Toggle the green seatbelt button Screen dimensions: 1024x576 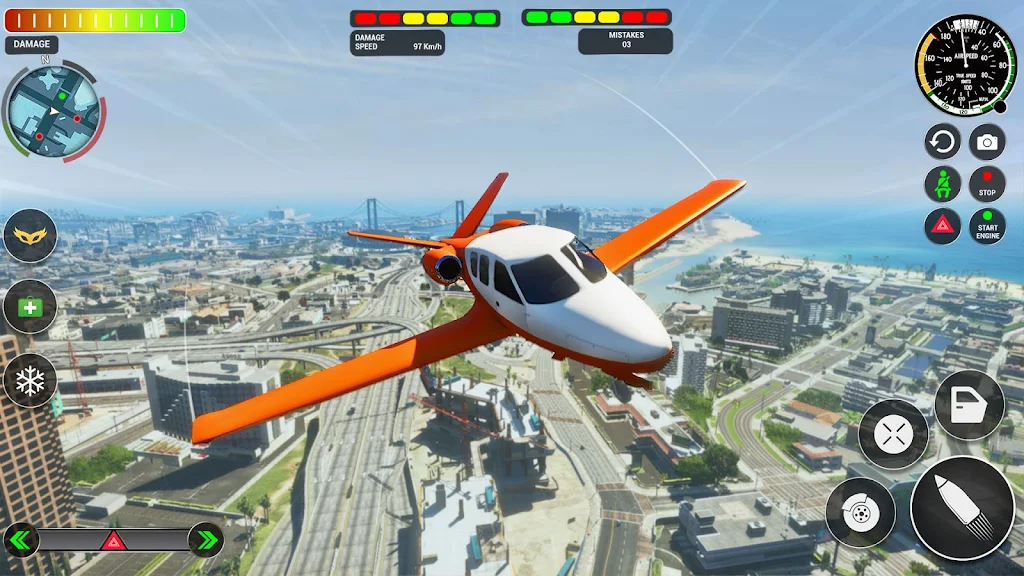(x=942, y=185)
